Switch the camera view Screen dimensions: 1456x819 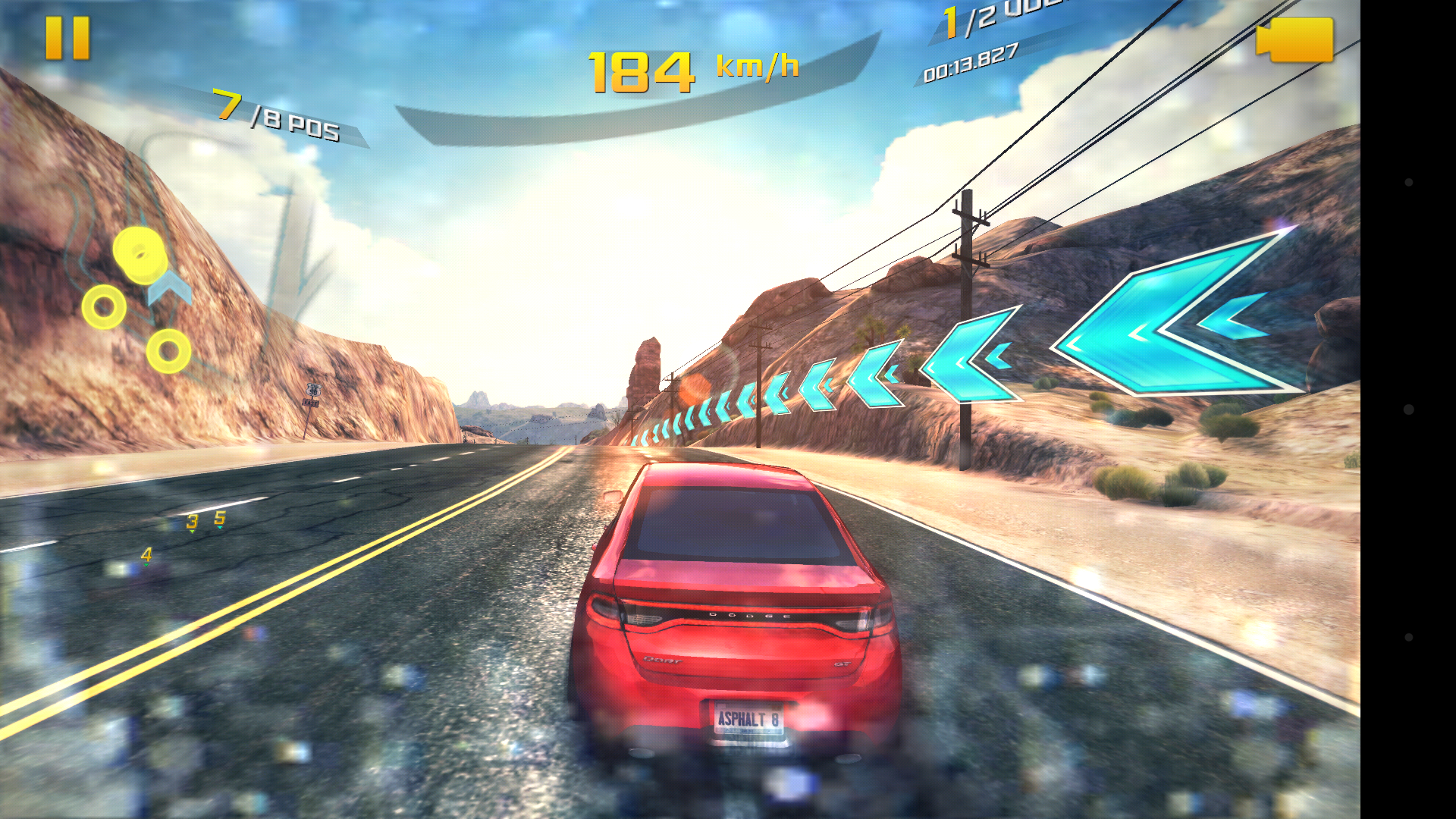tap(1294, 39)
